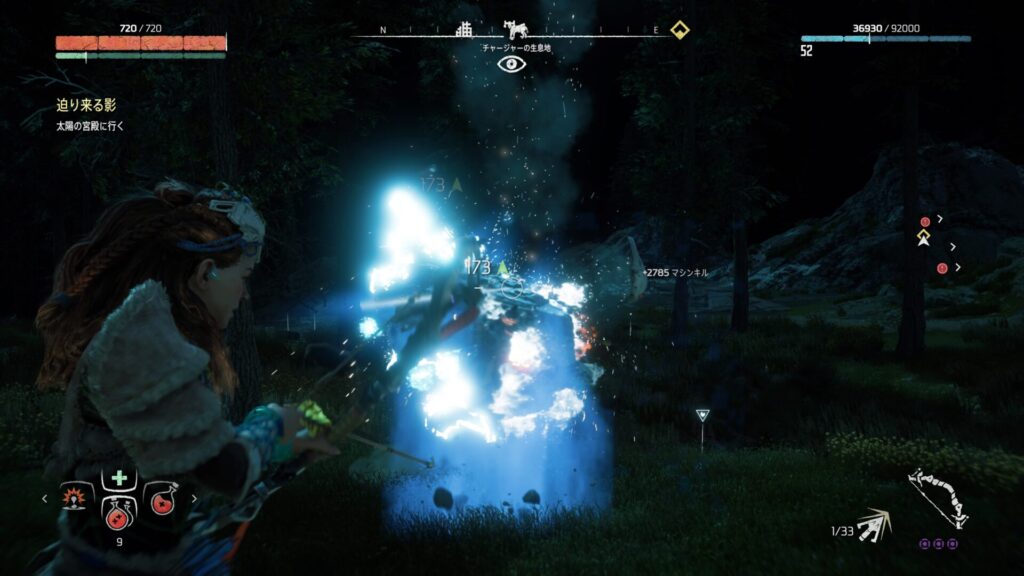Click the eye visibility indicator
This screenshot has height=576, width=1024.
coord(512,64)
